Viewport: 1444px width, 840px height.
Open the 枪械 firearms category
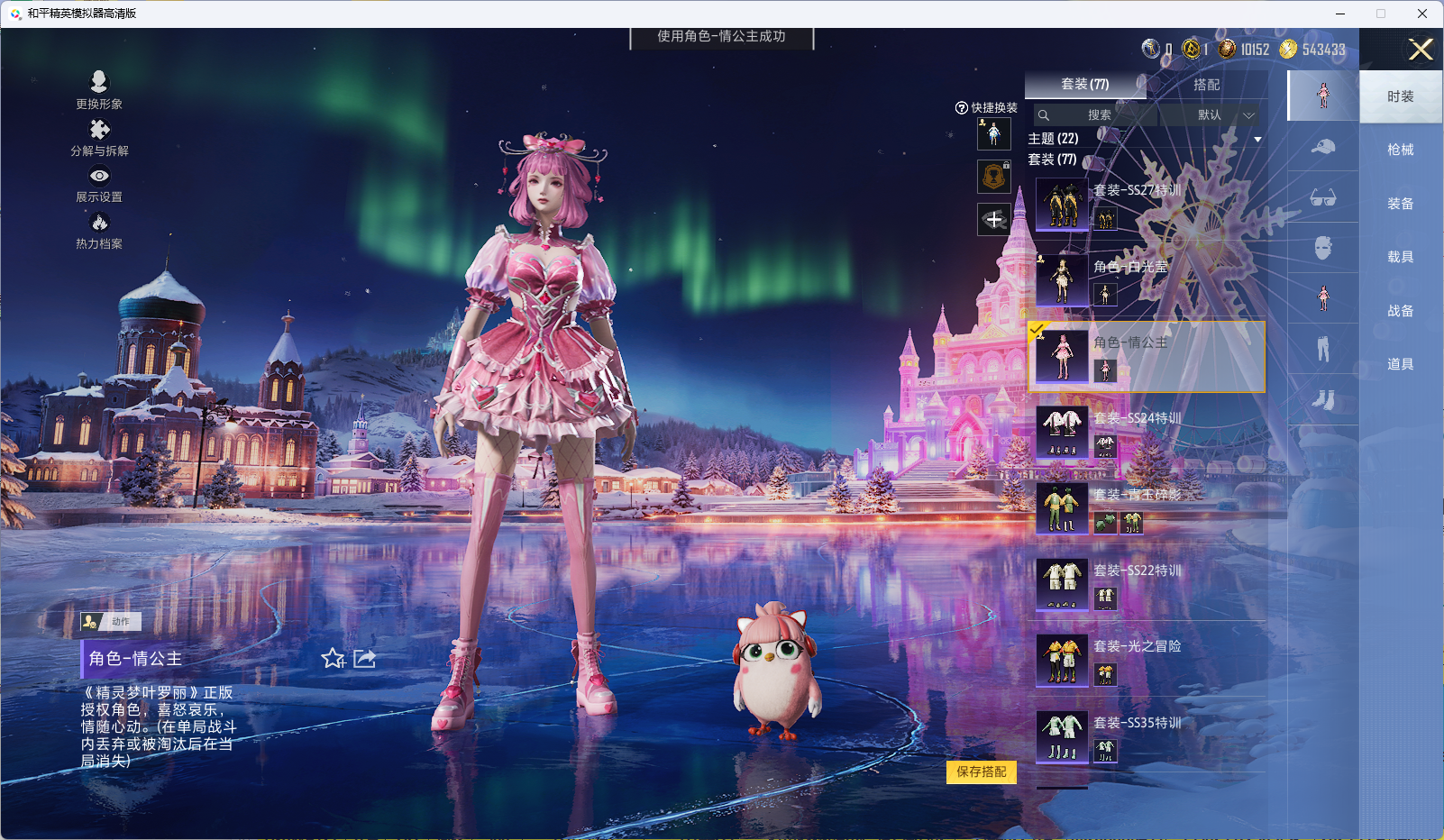(1400, 150)
